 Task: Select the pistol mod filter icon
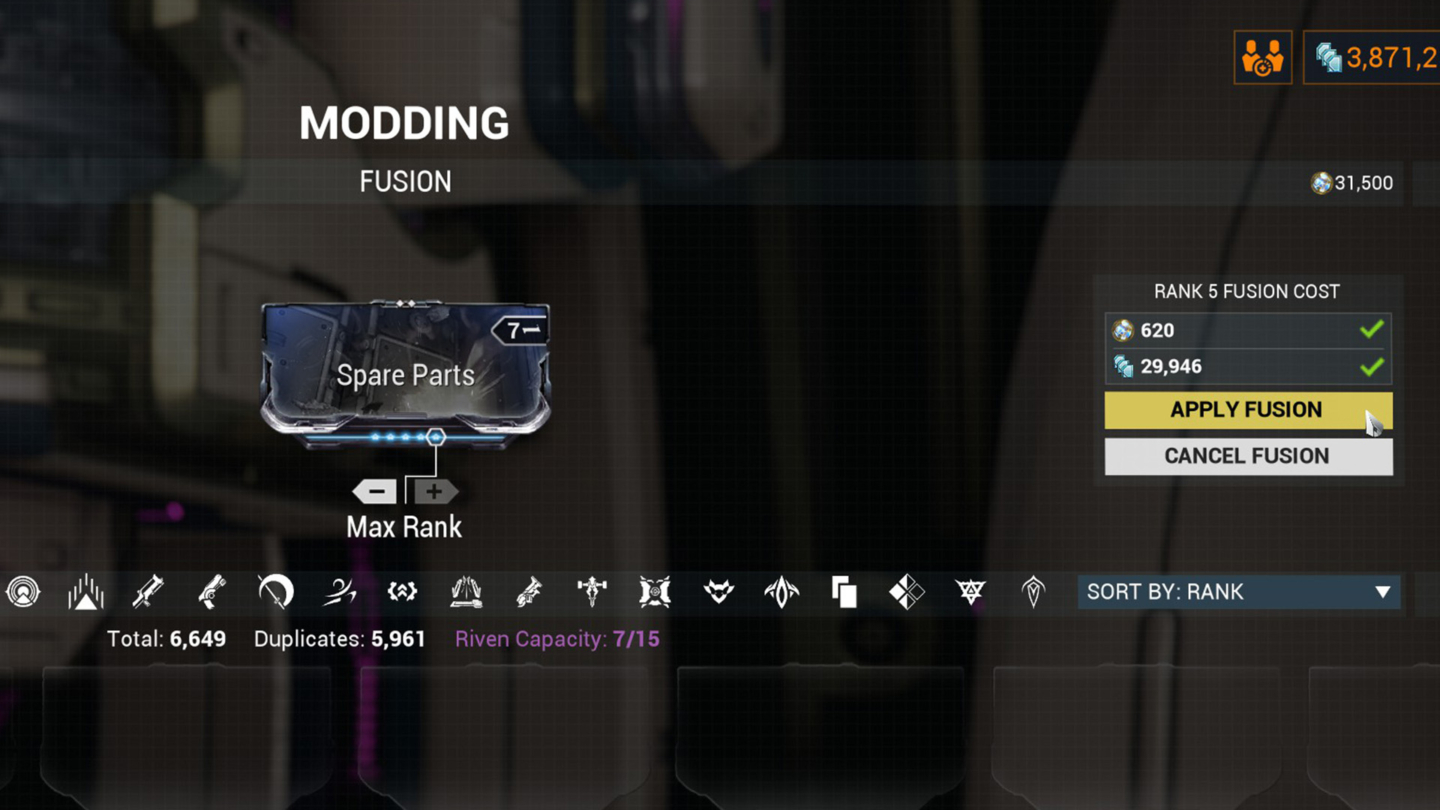point(211,591)
